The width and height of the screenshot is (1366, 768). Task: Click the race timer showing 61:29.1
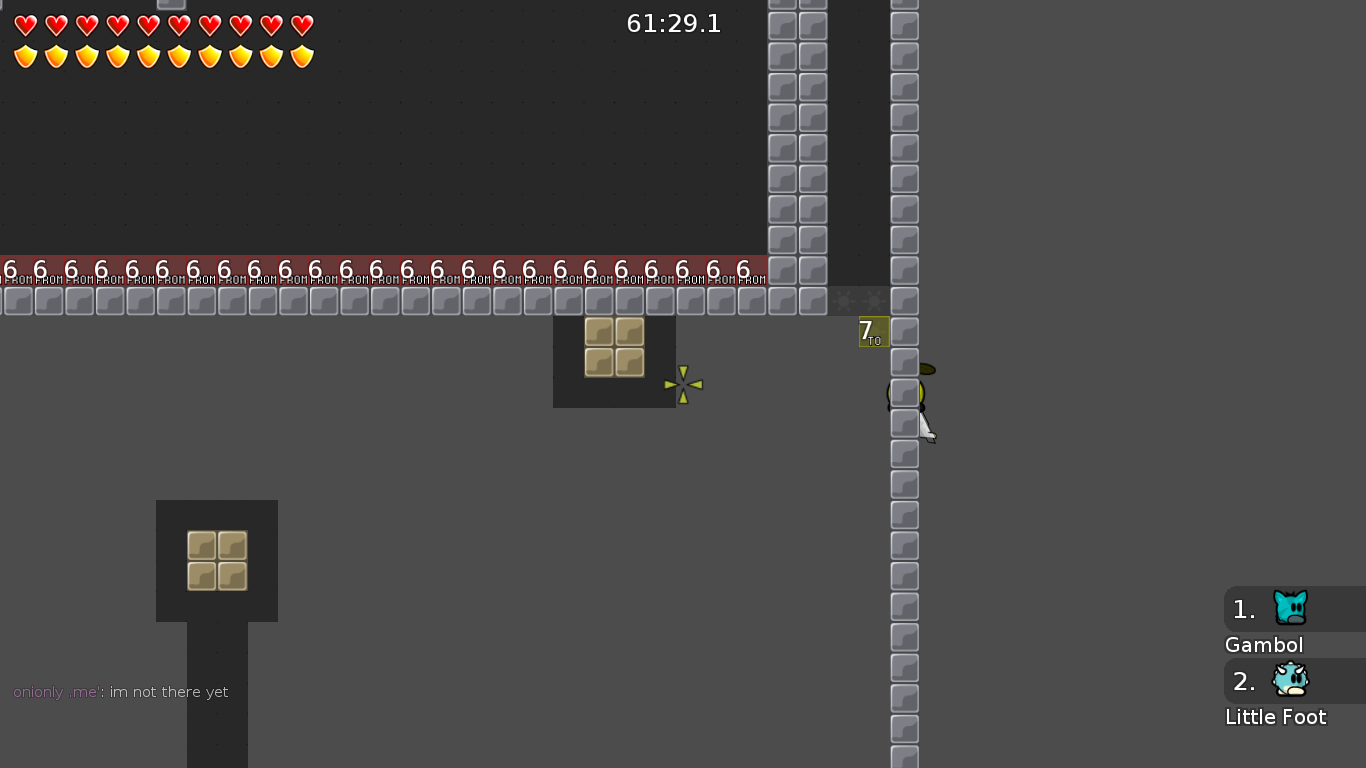click(x=673, y=24)
